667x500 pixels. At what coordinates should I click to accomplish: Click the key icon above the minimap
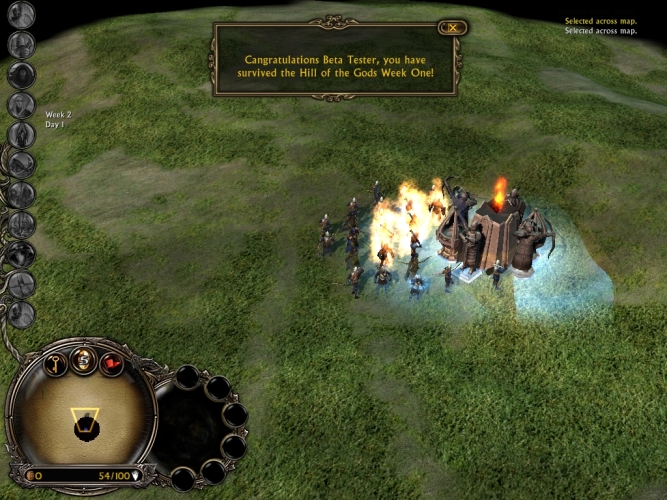pyautogui.click(x=55, y=364)
